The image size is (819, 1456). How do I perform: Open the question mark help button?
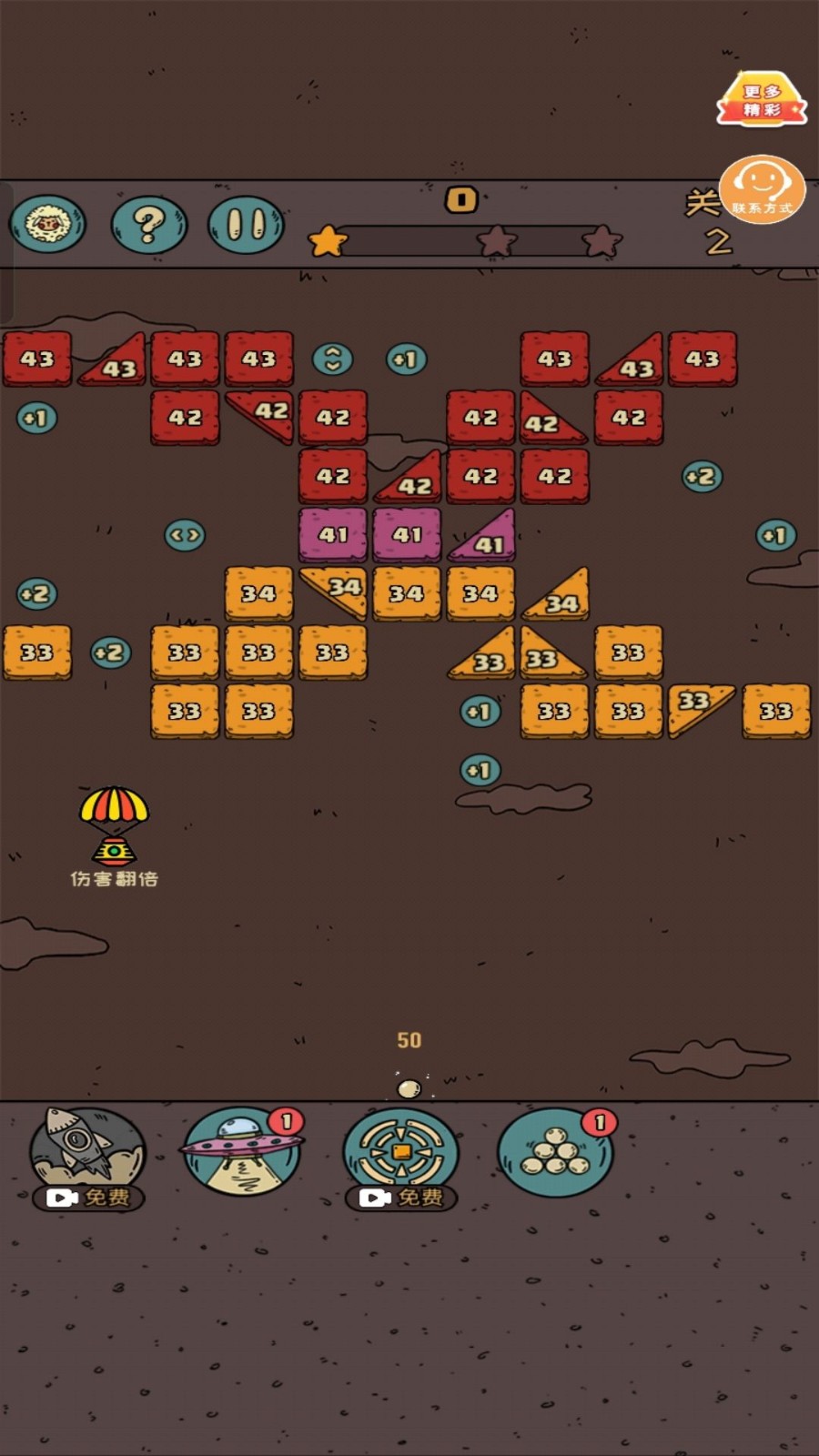coord(149,224)
